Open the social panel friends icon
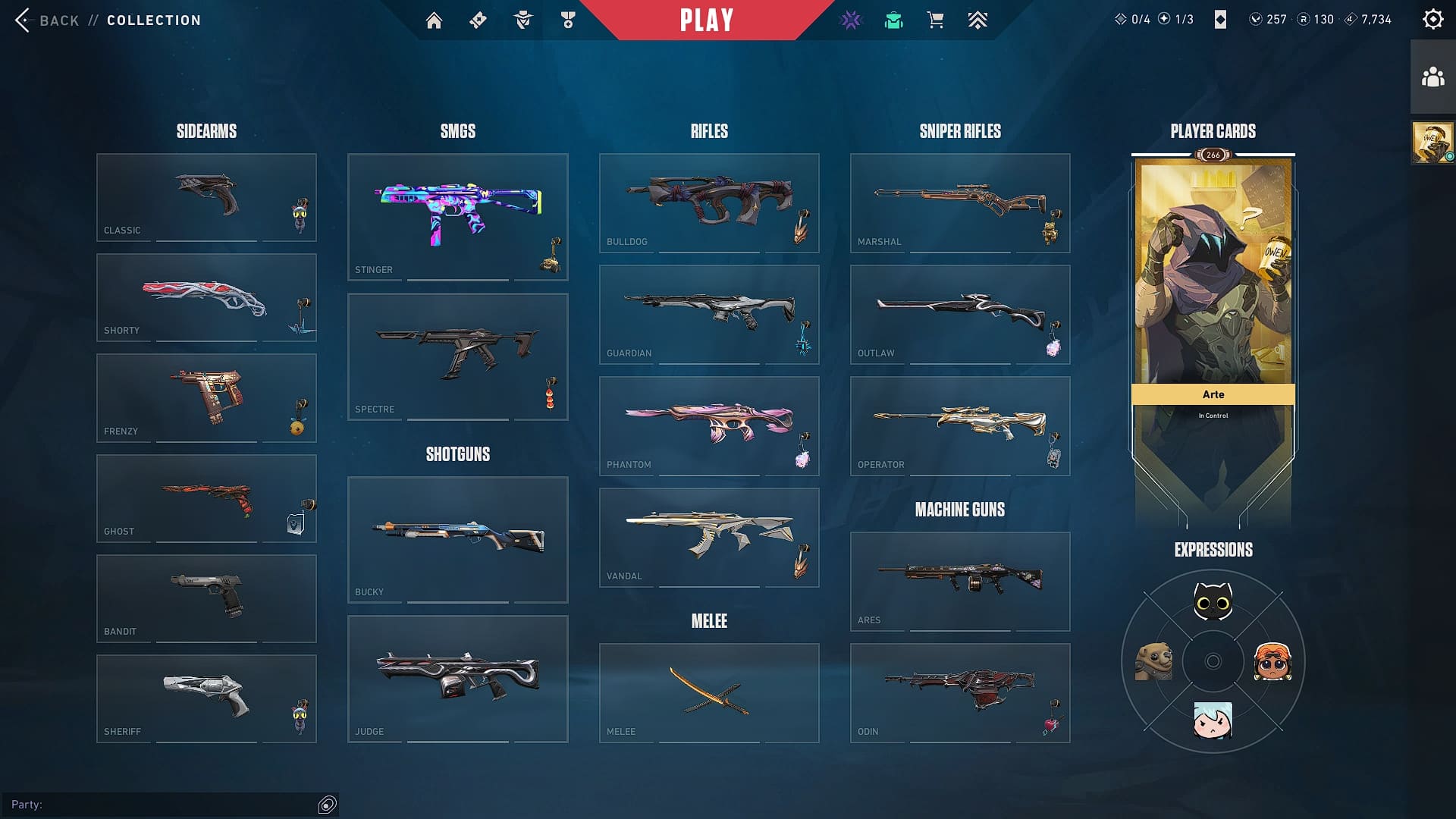The height and width of the screenshot is (819, 1456). tap(1432, 75)
